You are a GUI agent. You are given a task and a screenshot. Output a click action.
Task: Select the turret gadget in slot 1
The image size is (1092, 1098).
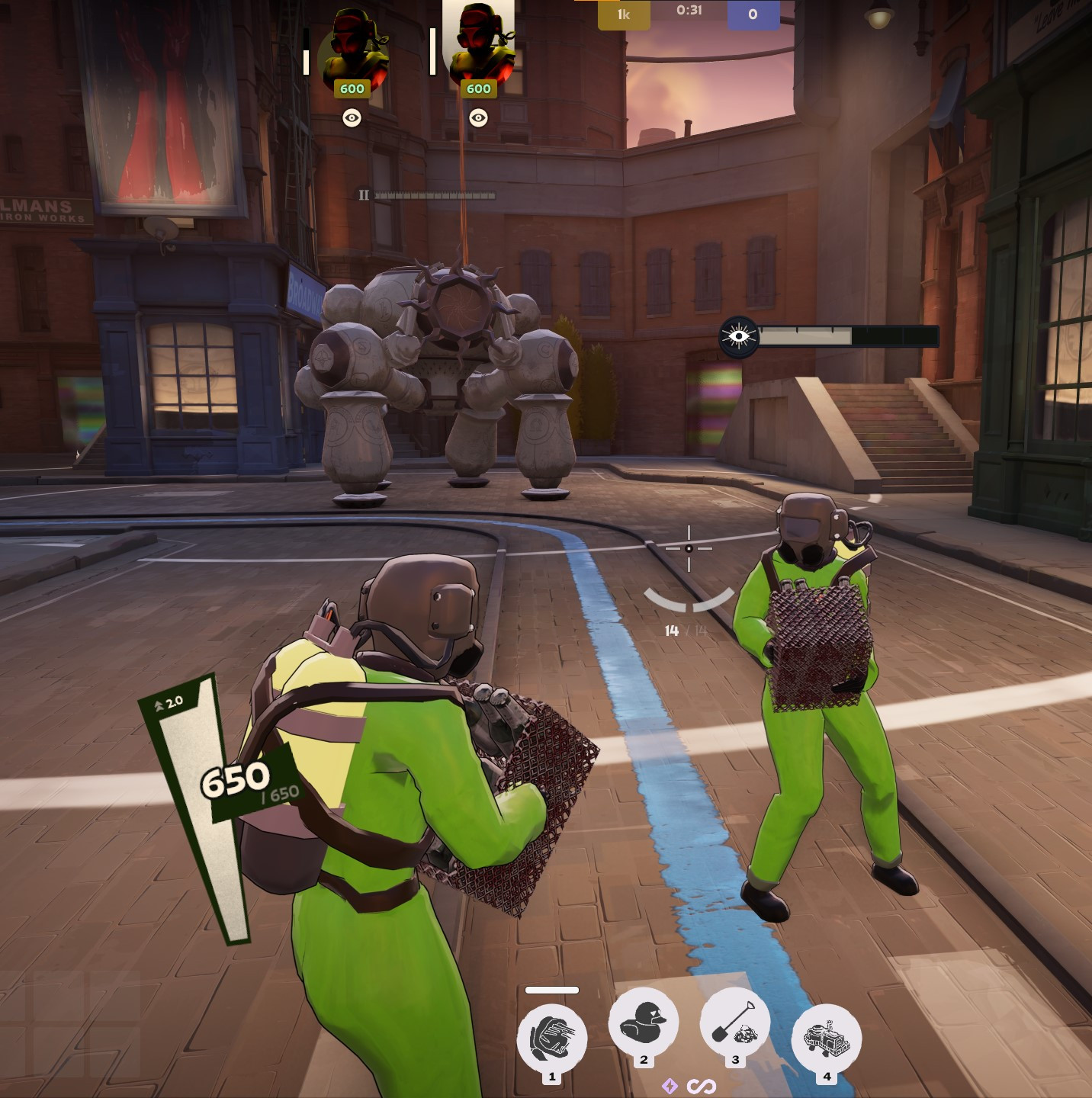pyautogui.click(x=551, y=1036)
